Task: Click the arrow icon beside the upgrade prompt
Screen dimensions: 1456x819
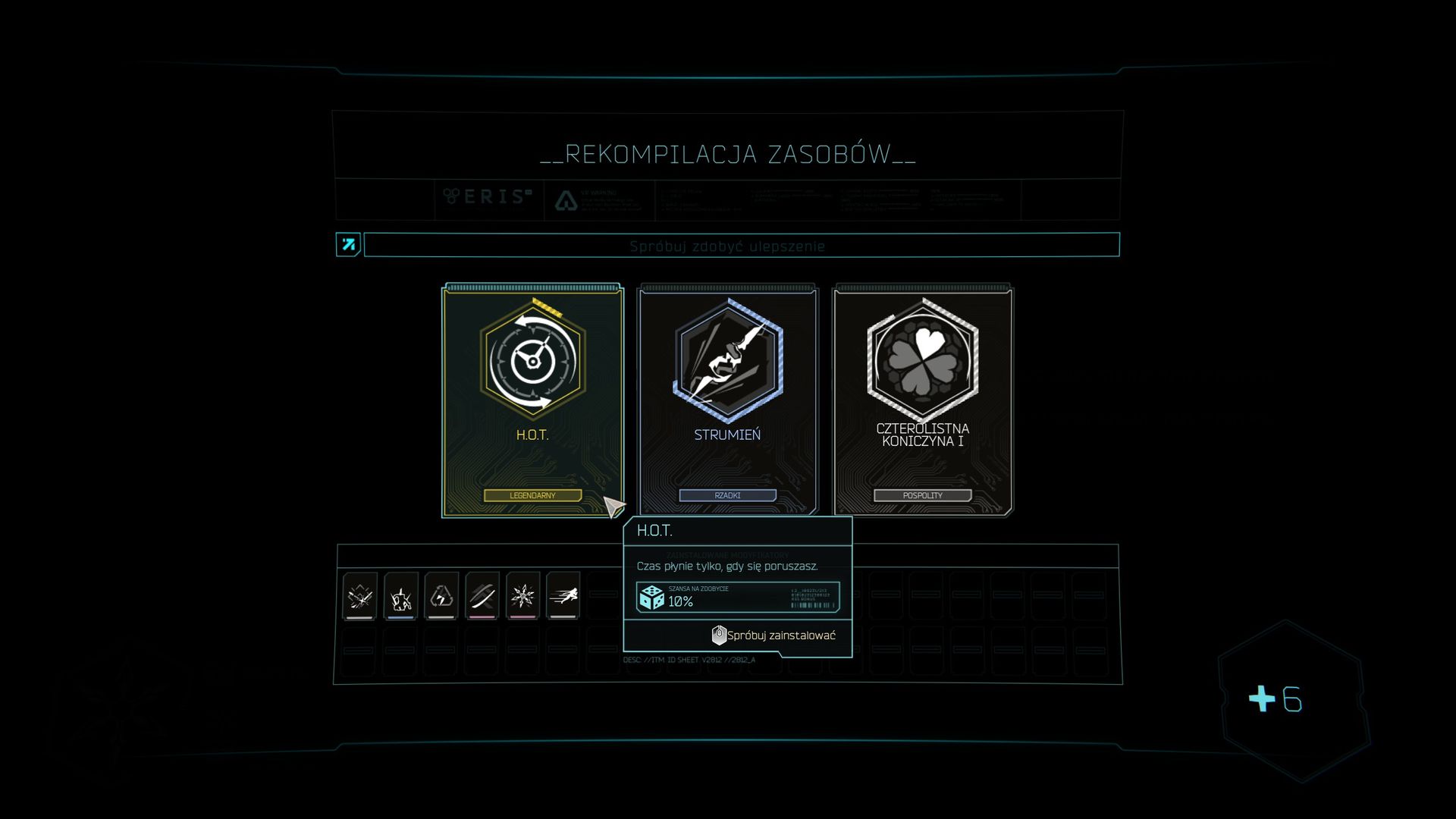Action: tap(348, 245)
